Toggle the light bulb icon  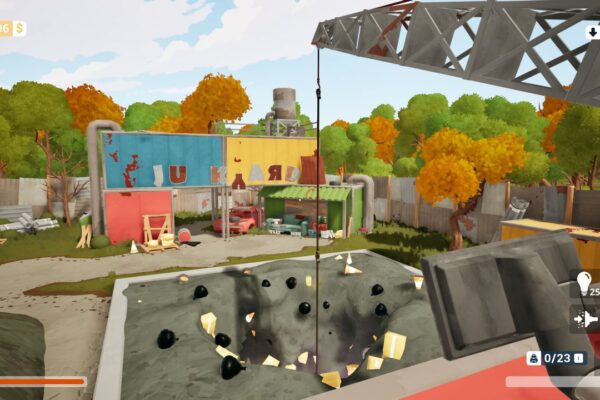584,284
